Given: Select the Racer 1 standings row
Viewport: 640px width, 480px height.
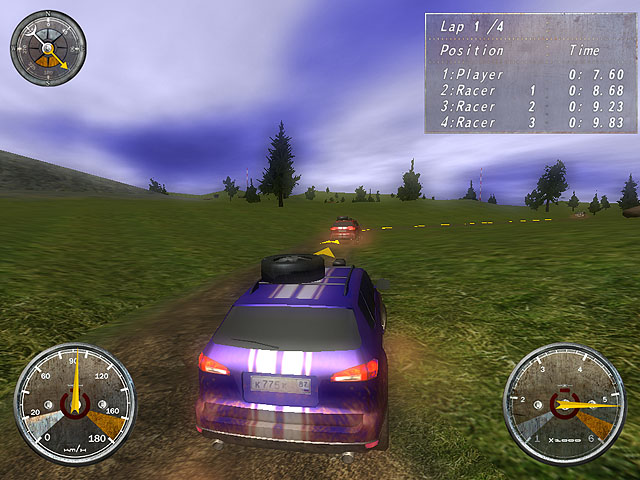Looking at the screenshot, I should tap(531, 91).
